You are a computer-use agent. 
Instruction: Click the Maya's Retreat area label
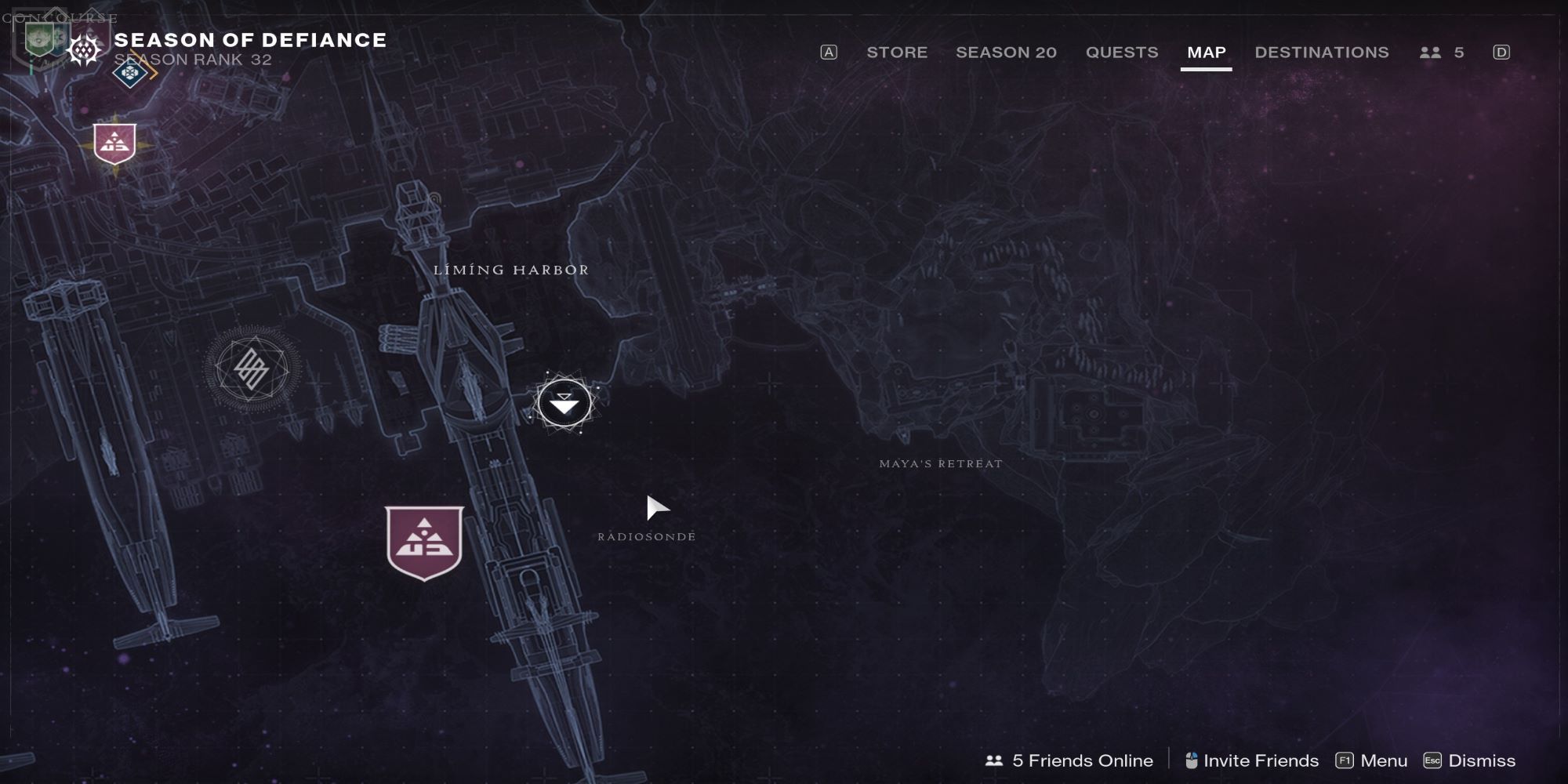pos(940,463)
